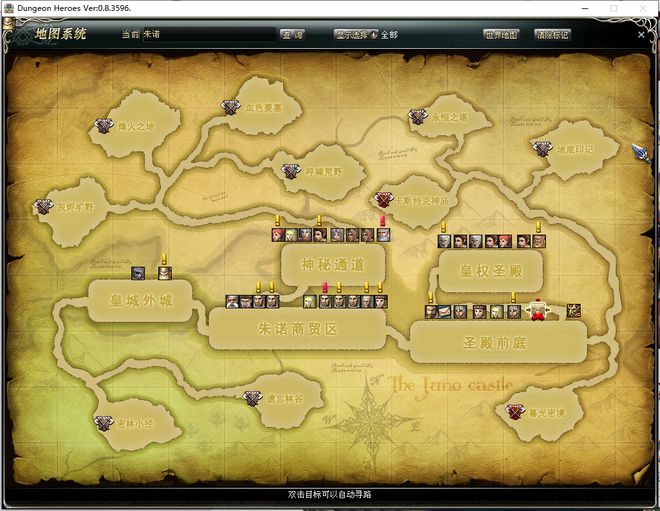The image size is (660, 511).
Task: Click the 查询 search button
Action: [293, 34]
